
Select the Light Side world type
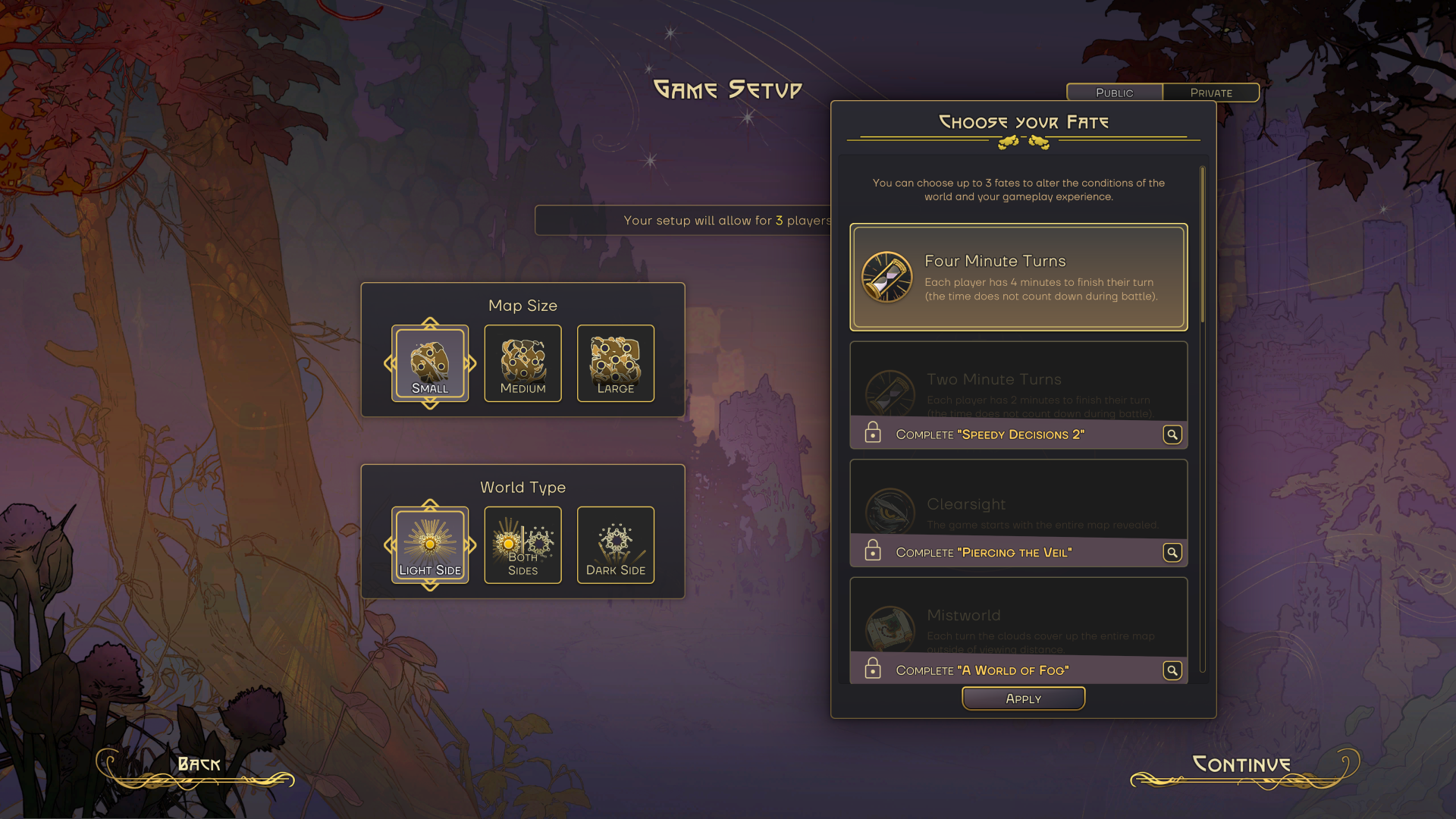pyautogui.click(x=430, y=545)
